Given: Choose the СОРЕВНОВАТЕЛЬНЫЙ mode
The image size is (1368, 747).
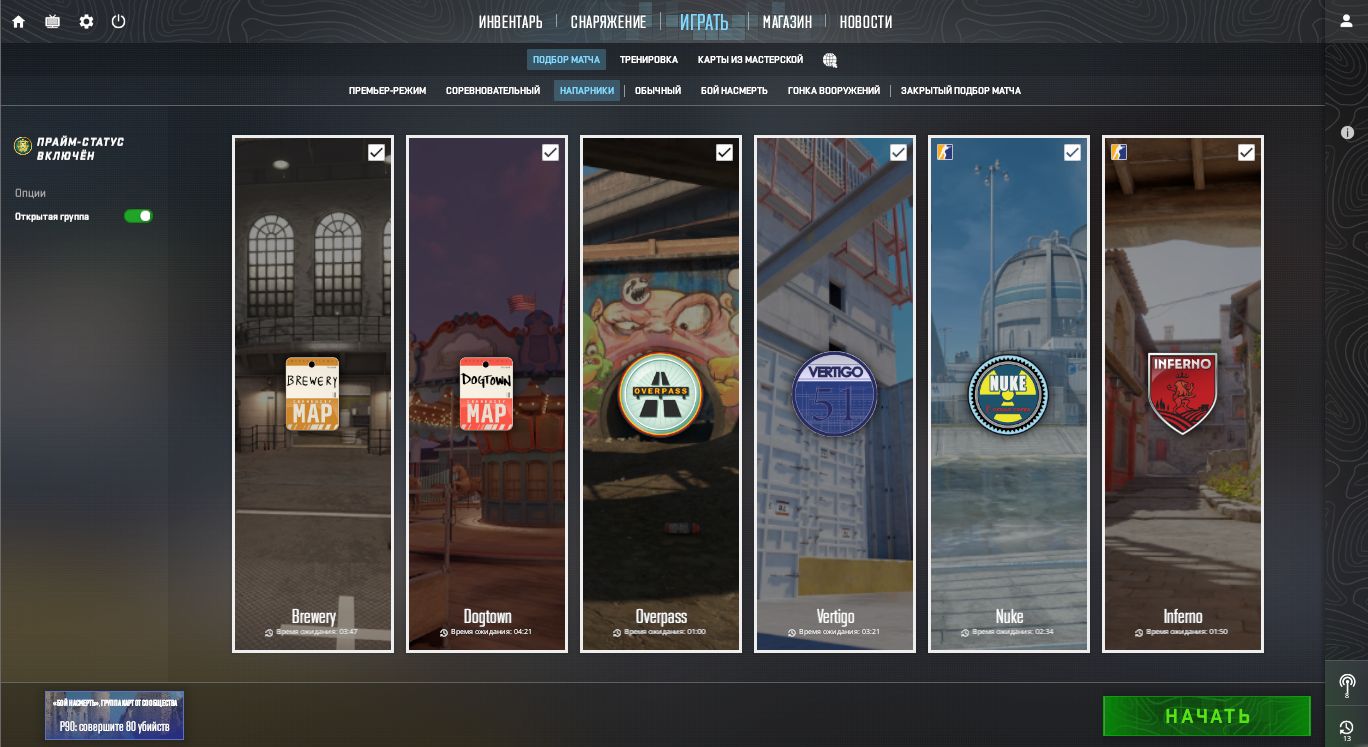Looking at the screenshot, I should pyautogui.click(x=493, y=91).
